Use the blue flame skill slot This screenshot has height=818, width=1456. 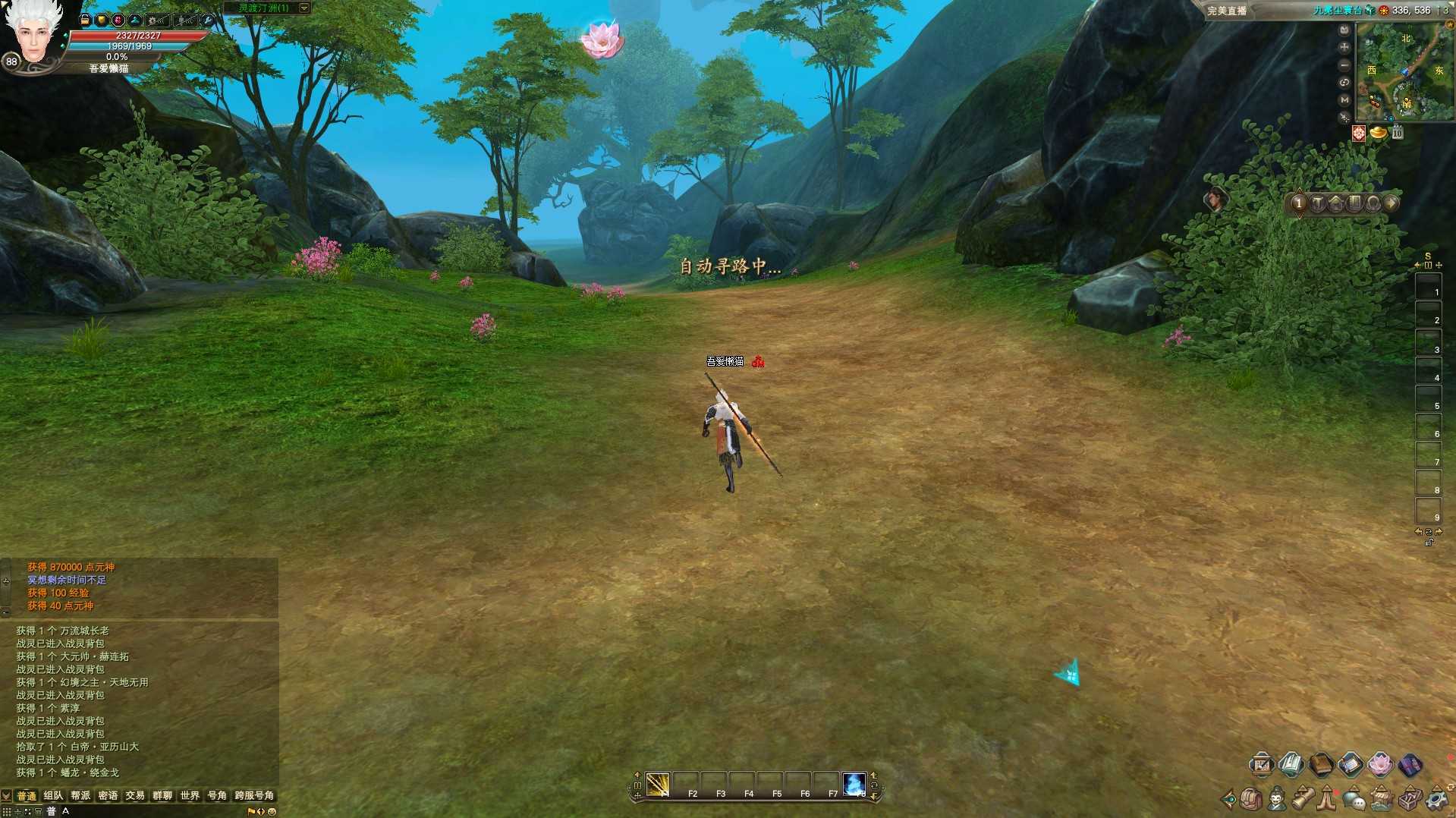[854, 784]
